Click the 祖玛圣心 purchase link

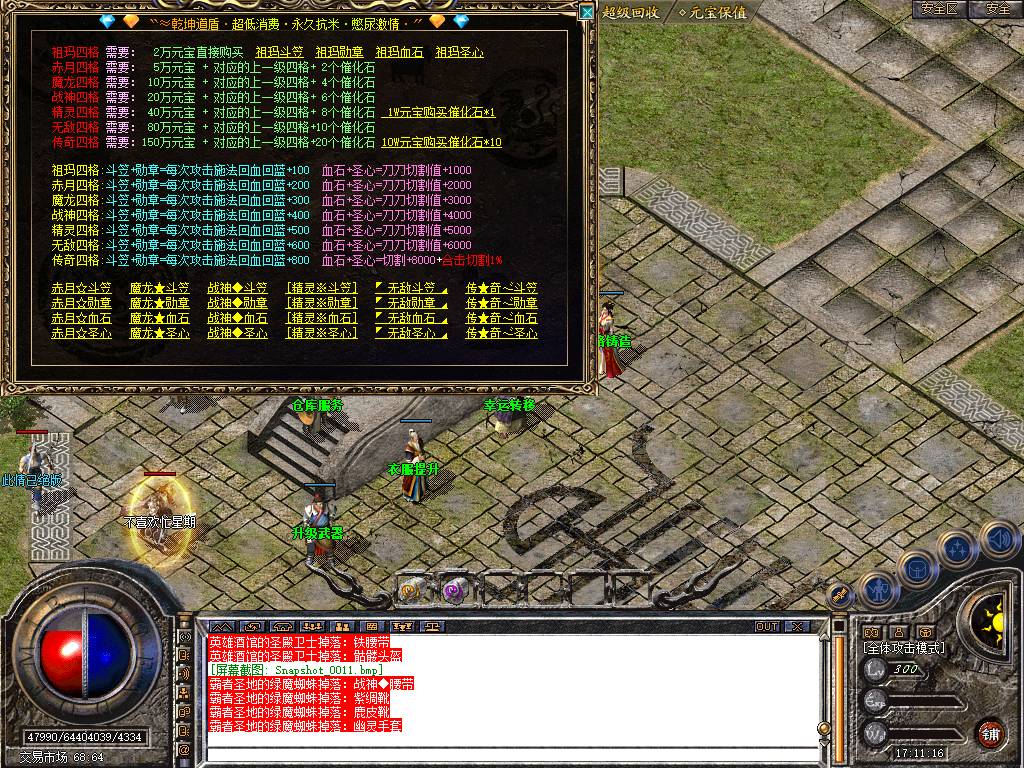click(x=459, y=52)
